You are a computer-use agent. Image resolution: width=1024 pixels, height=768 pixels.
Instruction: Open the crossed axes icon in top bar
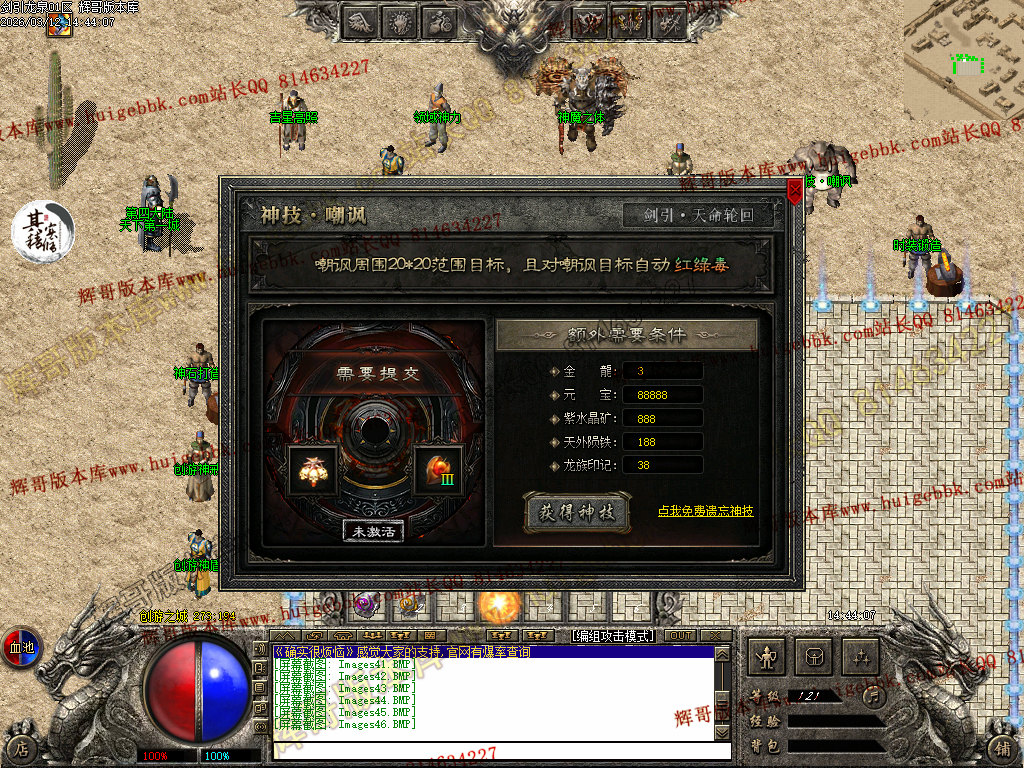(590, 21)
